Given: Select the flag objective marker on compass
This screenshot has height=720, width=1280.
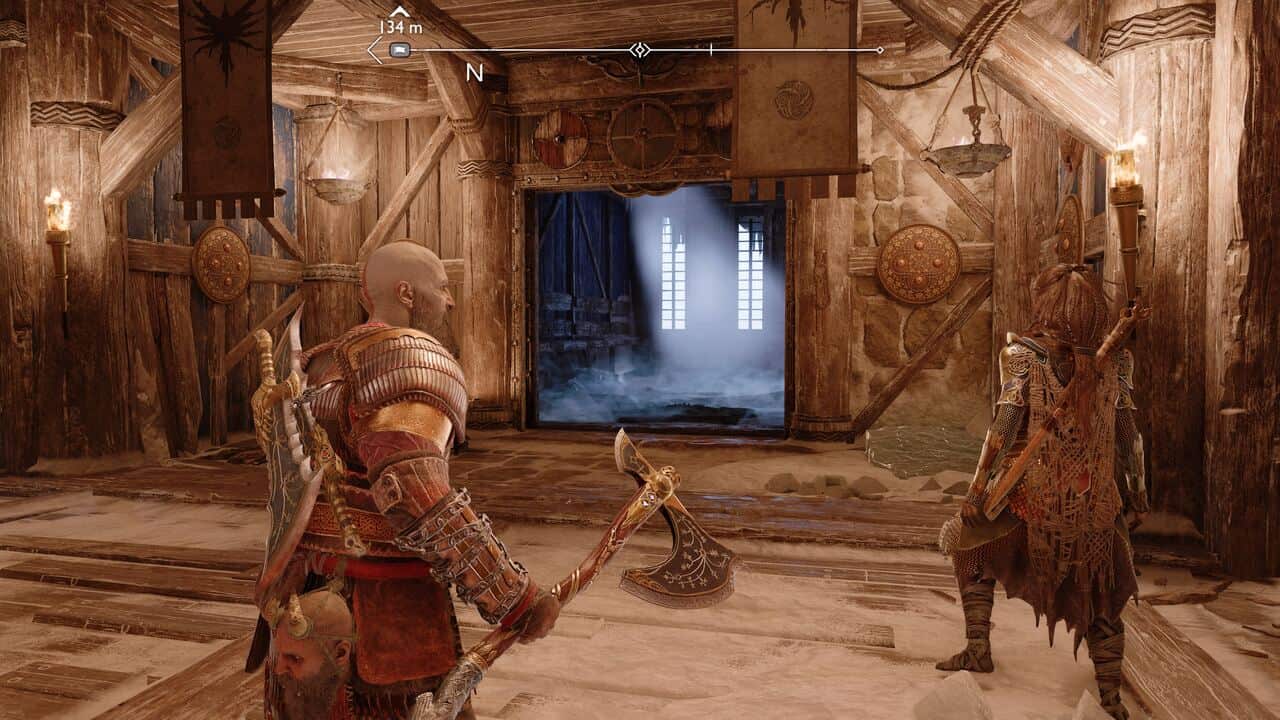Looking at the screenshot, I should 399,49.
